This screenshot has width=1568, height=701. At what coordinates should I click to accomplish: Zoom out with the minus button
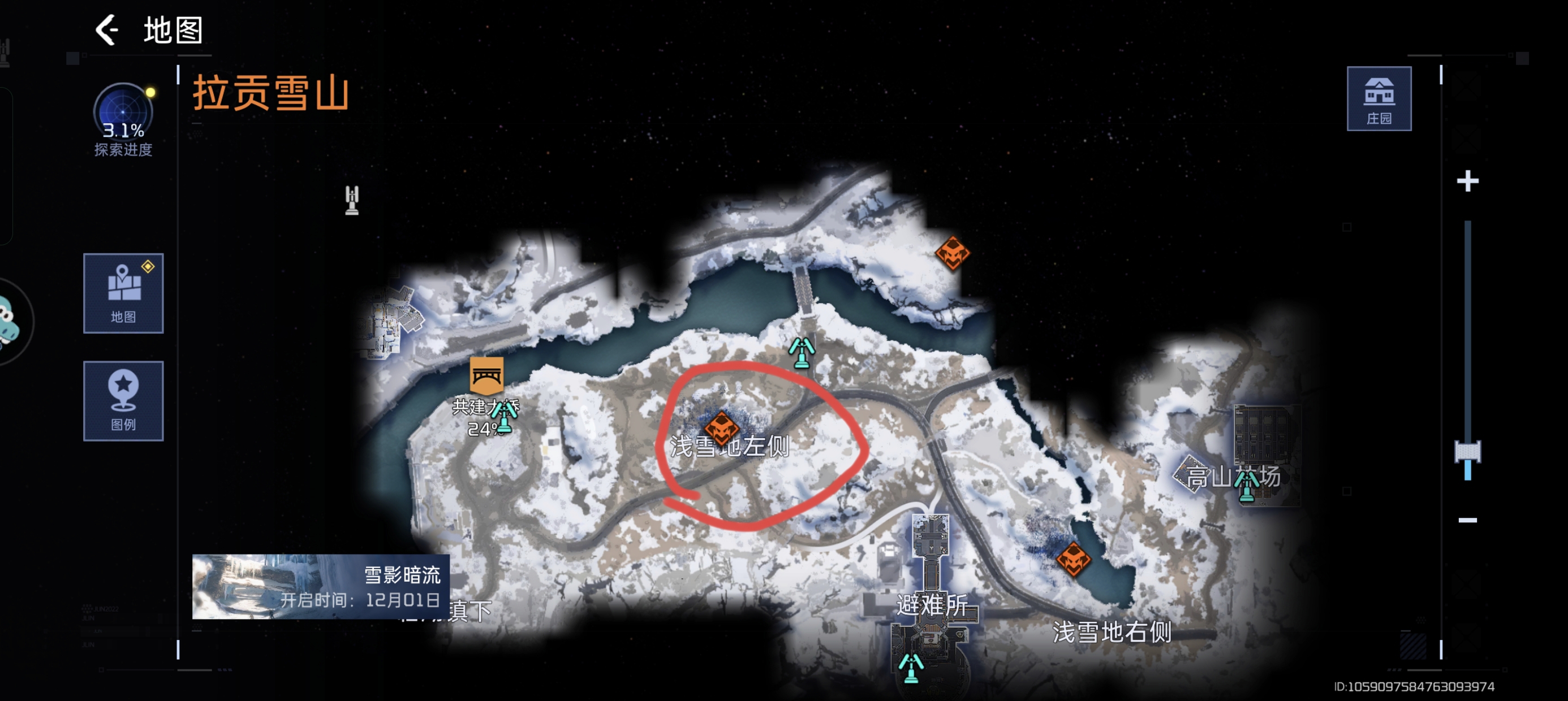1467,520
